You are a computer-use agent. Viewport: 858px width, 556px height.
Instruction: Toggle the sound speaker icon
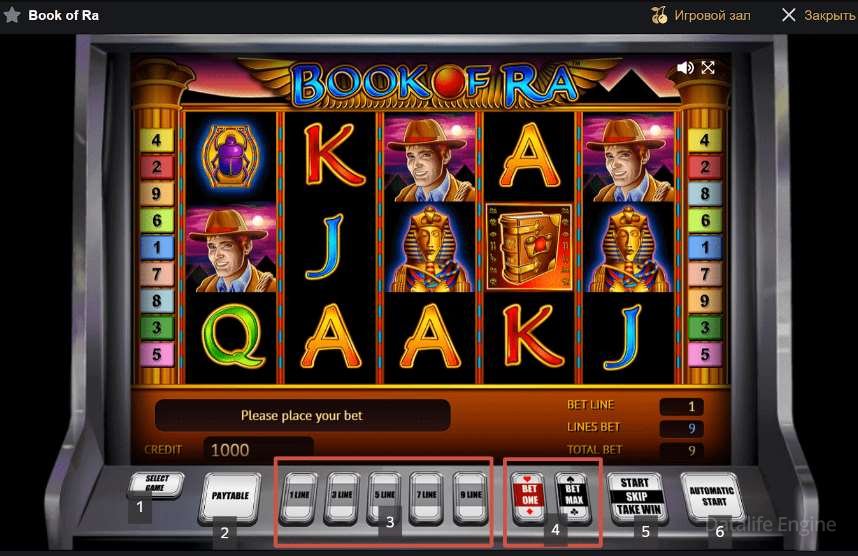click(685, 68)
